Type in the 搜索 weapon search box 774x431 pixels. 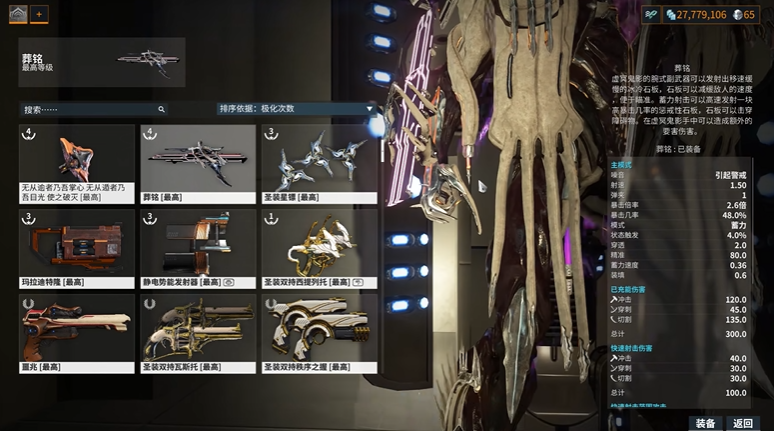pos(90,109)
